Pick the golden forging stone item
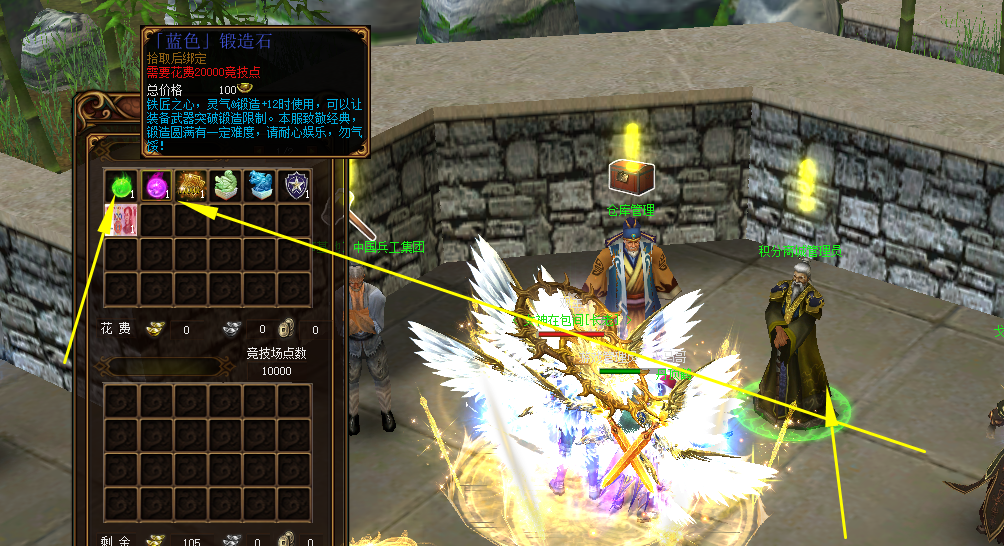 [190, 185]
